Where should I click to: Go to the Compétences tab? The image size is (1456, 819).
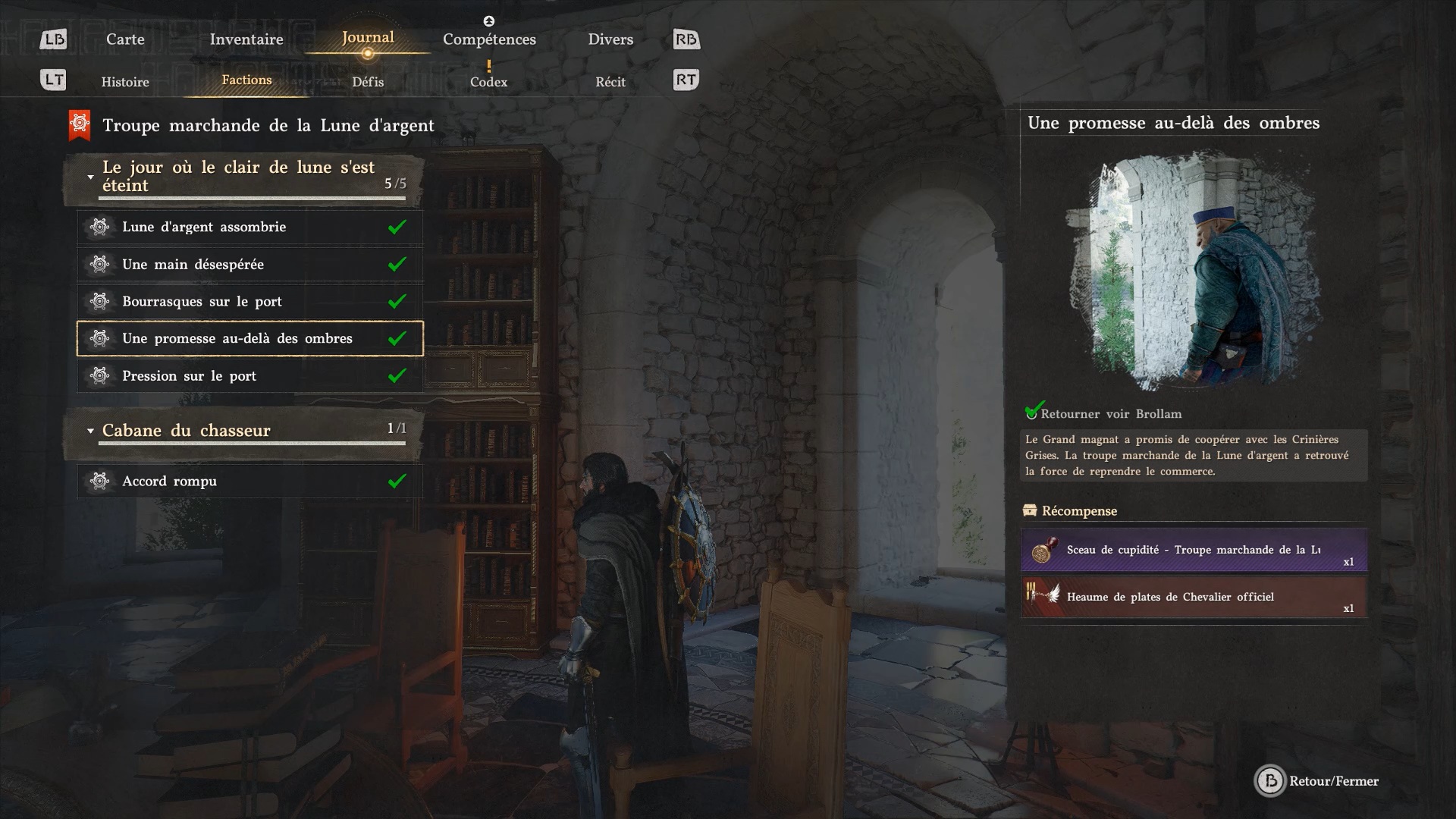tap(489, 39)
